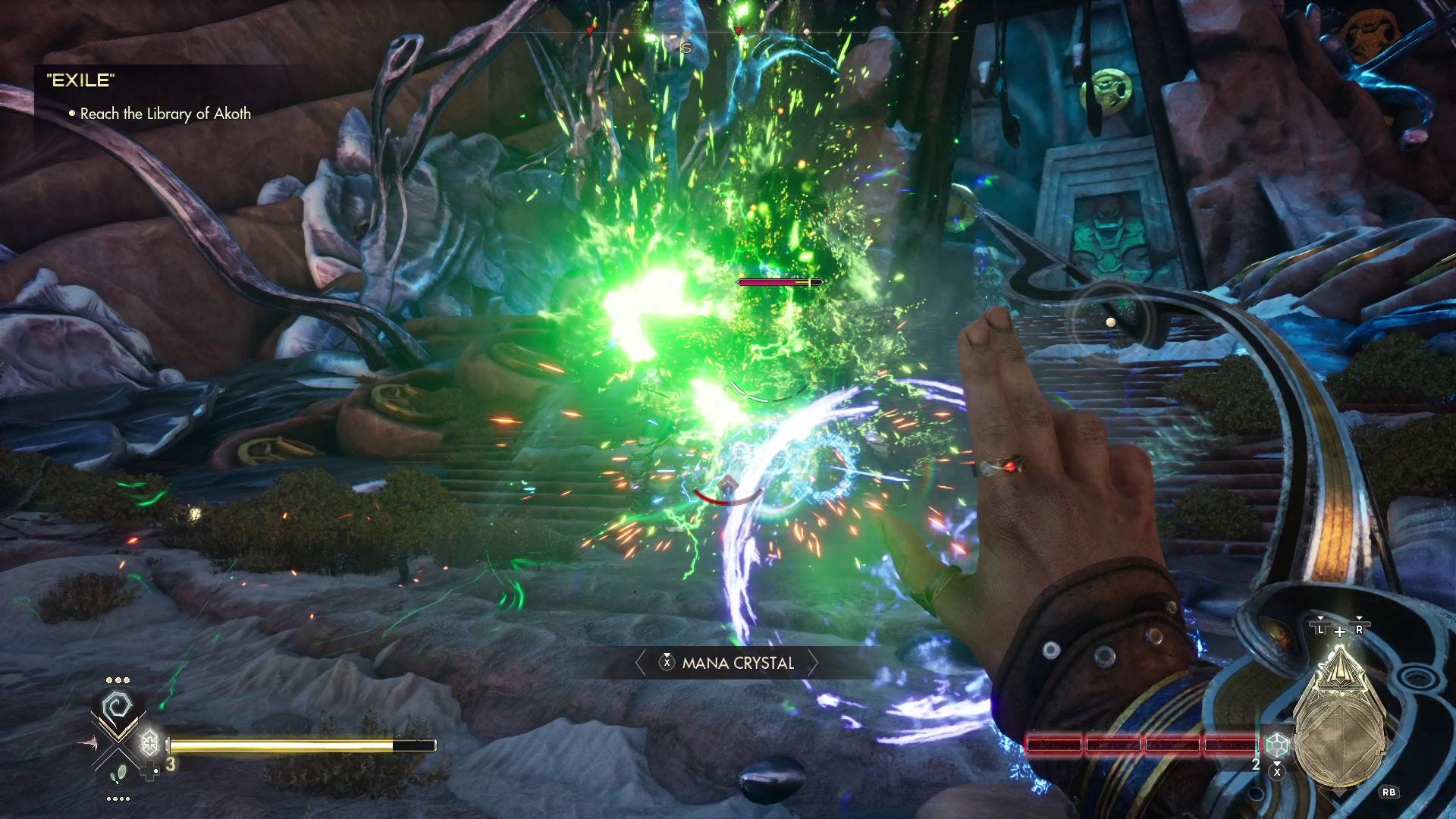Click the compass bar heading marker
Viewport: 1456px width, 819px height.
coord(686,48)
